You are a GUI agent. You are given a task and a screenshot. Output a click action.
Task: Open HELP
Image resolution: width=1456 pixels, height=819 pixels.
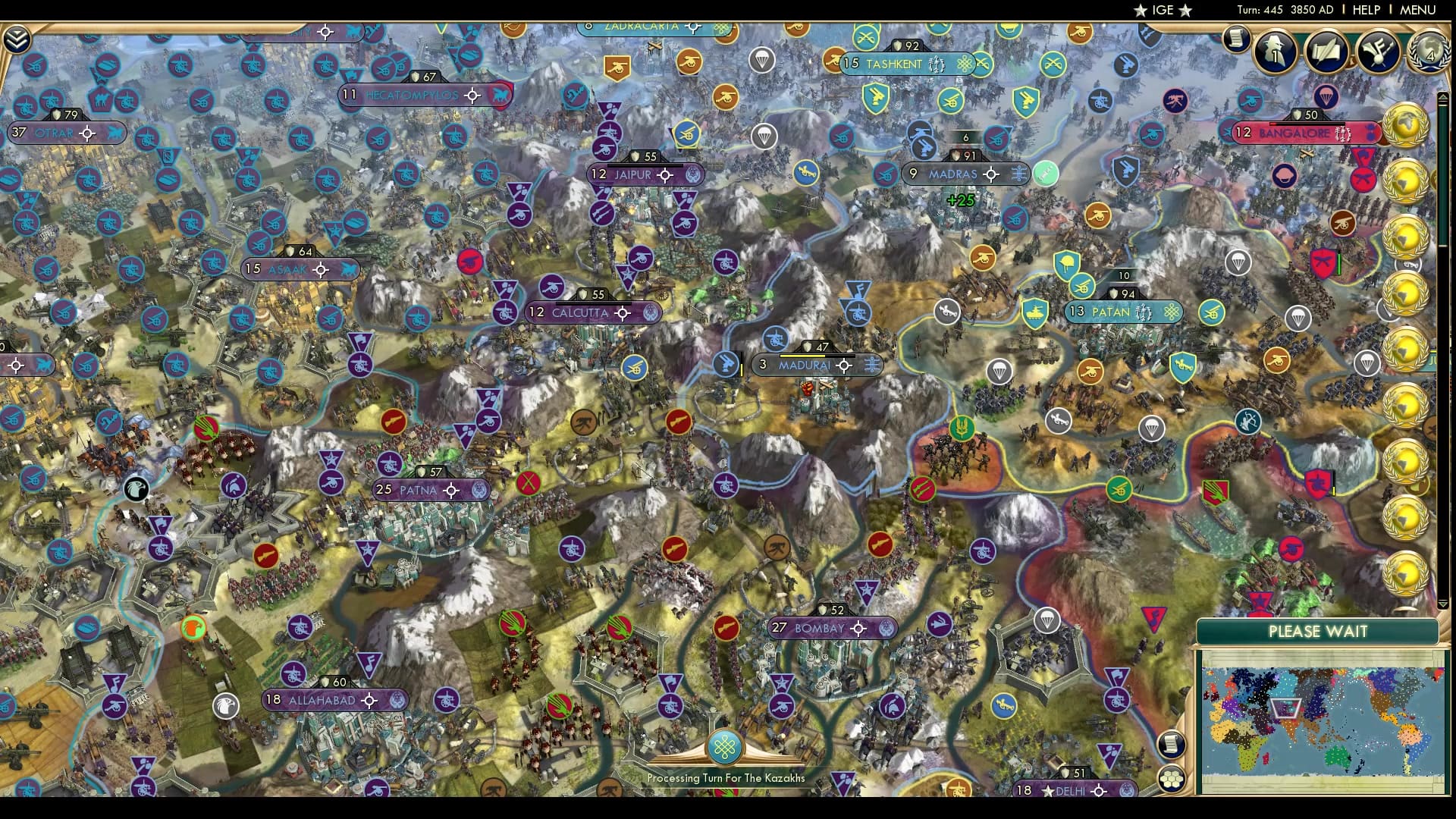[x=1365, y=10]
